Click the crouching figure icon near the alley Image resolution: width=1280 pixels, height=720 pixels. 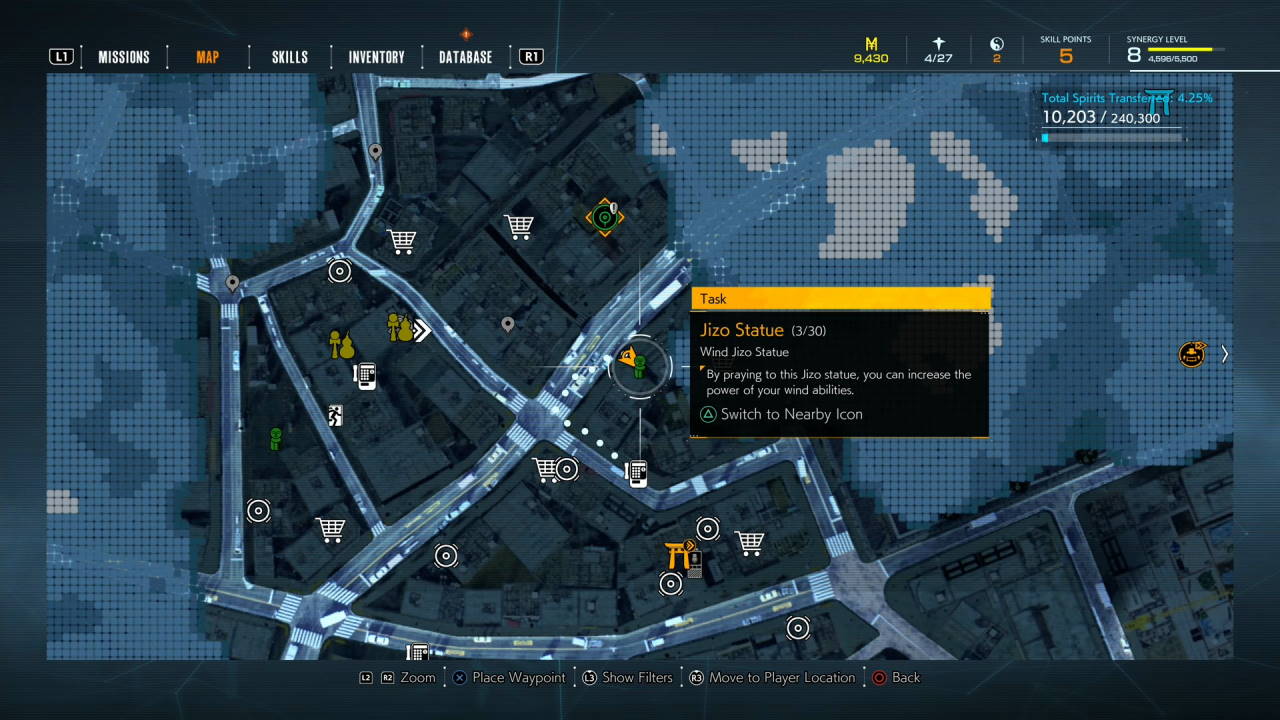pos(335,414)
